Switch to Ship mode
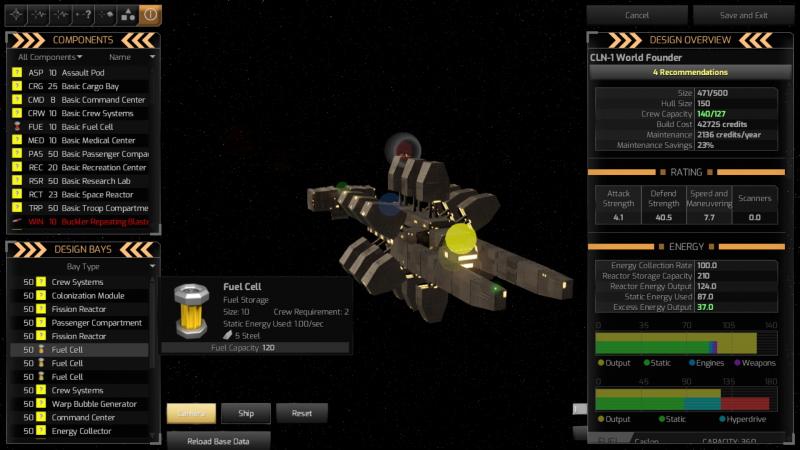 tap(246, 412)
